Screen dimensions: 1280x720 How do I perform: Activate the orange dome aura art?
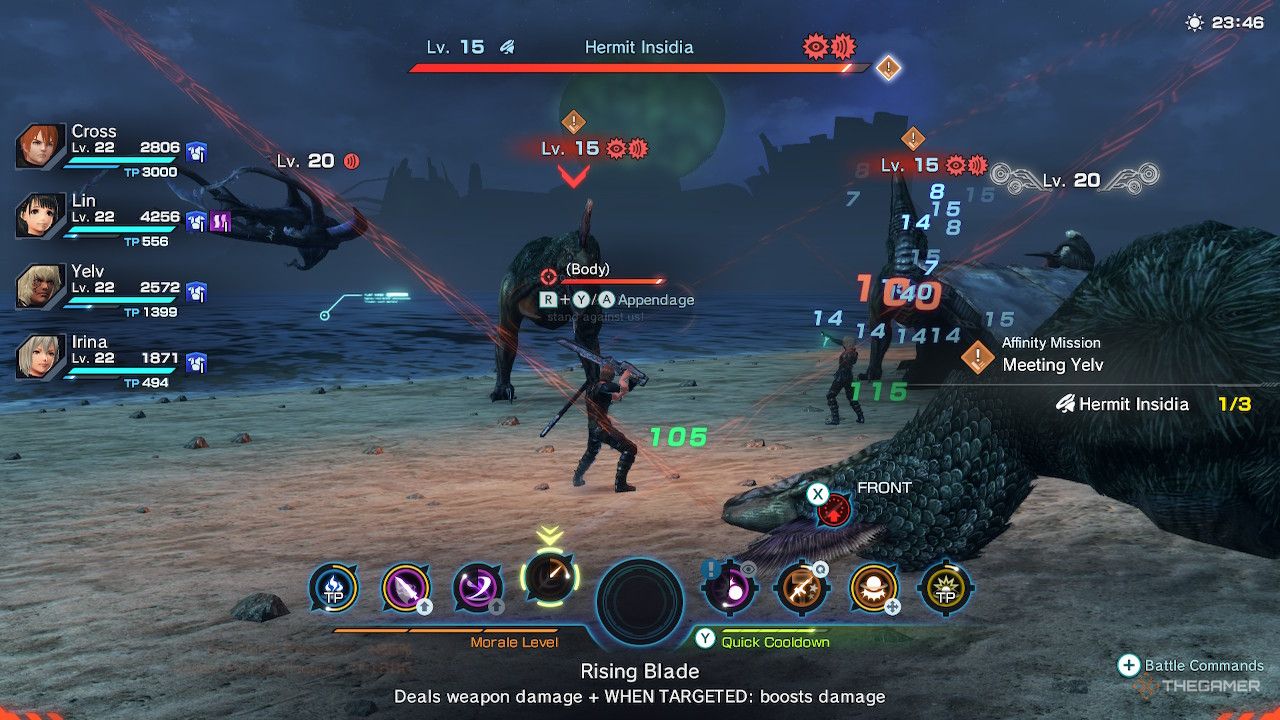tap(873, 588)
